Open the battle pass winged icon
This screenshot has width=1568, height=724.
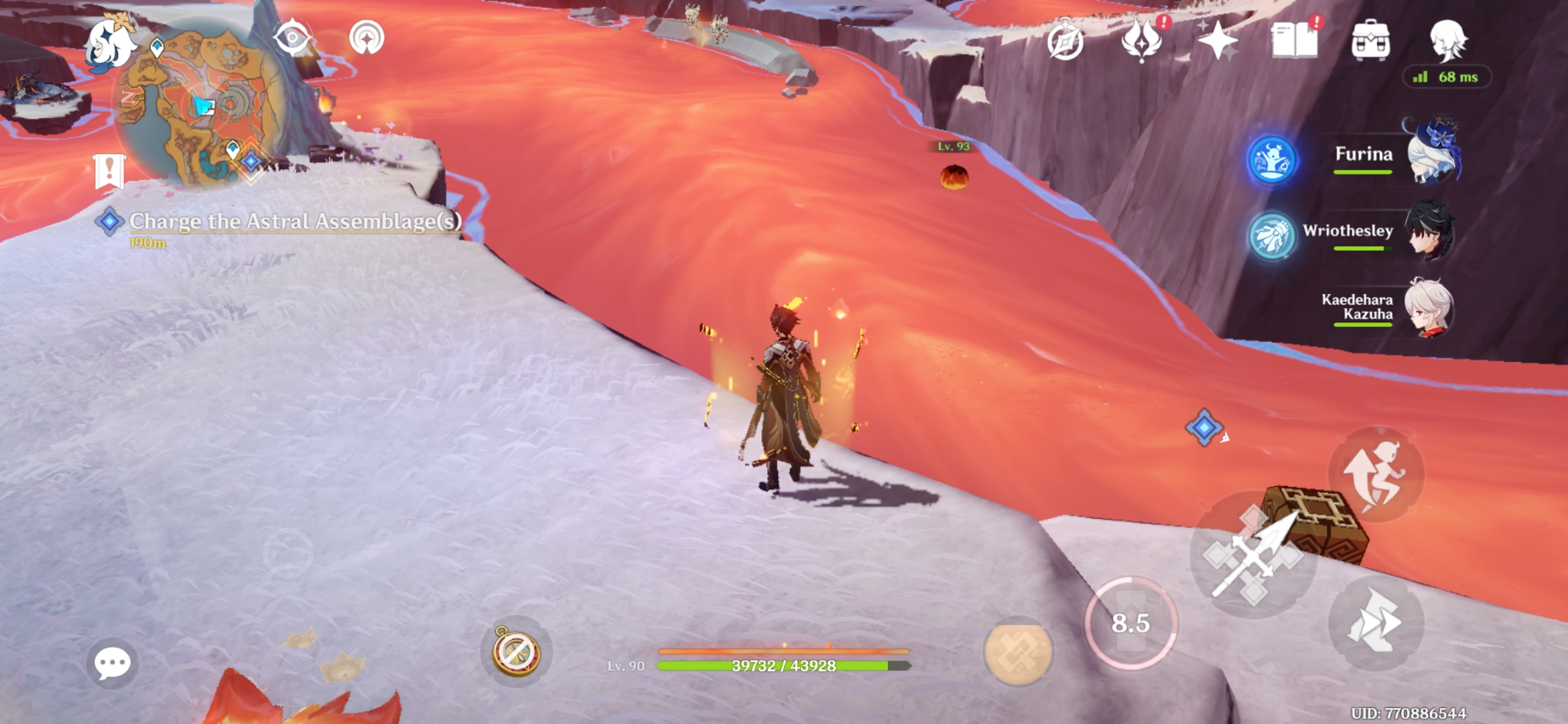1142,40
